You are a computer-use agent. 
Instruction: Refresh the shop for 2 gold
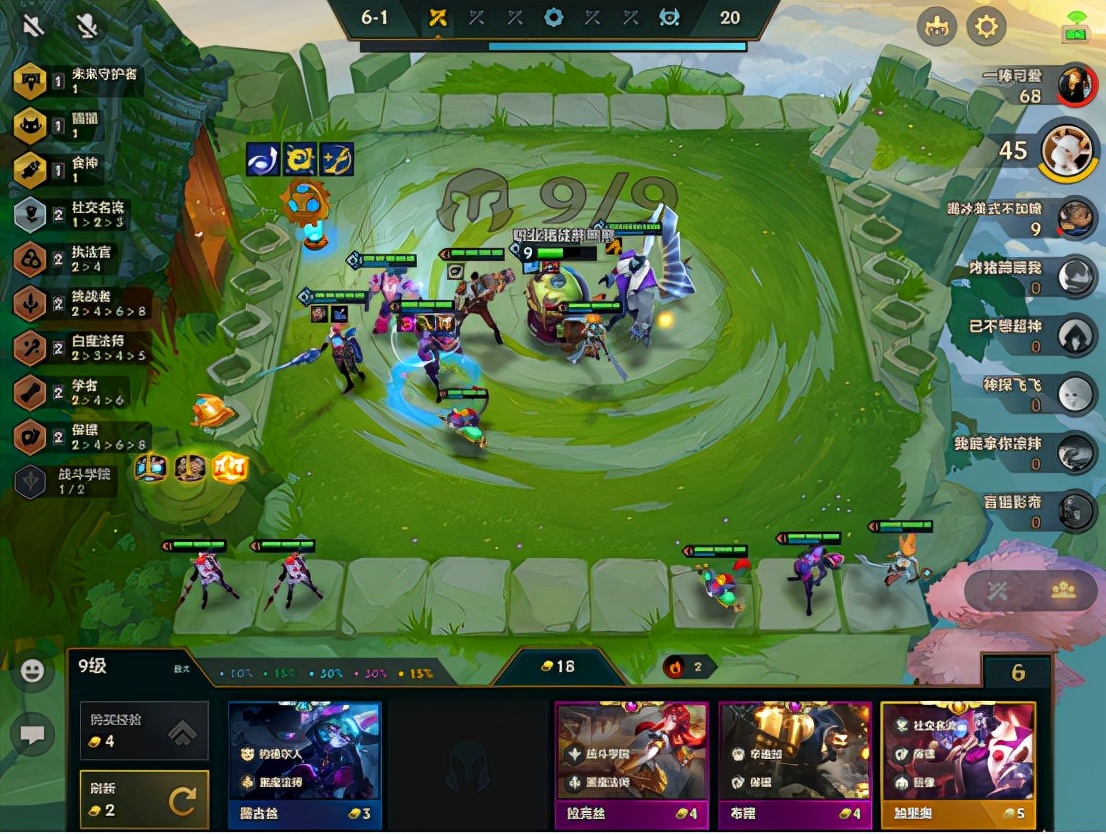[145, 799]
